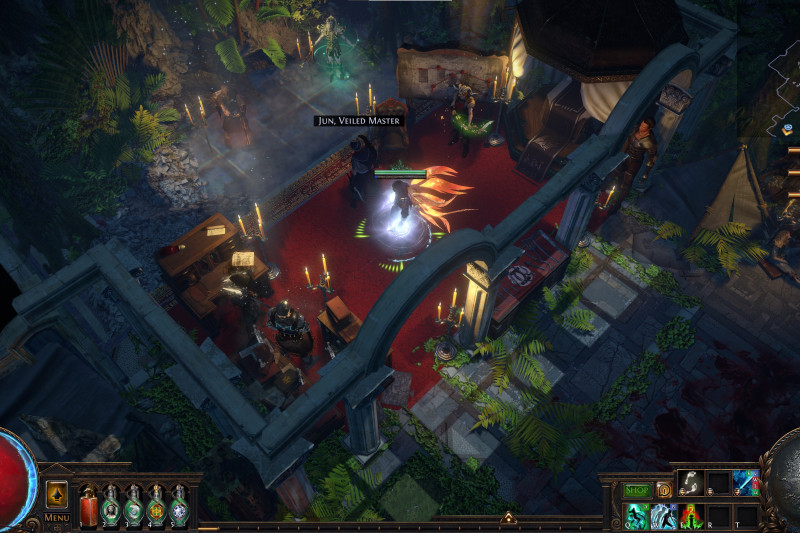The height and width of the screenshot is (533, 800).
Task: Open the Menu button
Action: click(x=57, y=518)
